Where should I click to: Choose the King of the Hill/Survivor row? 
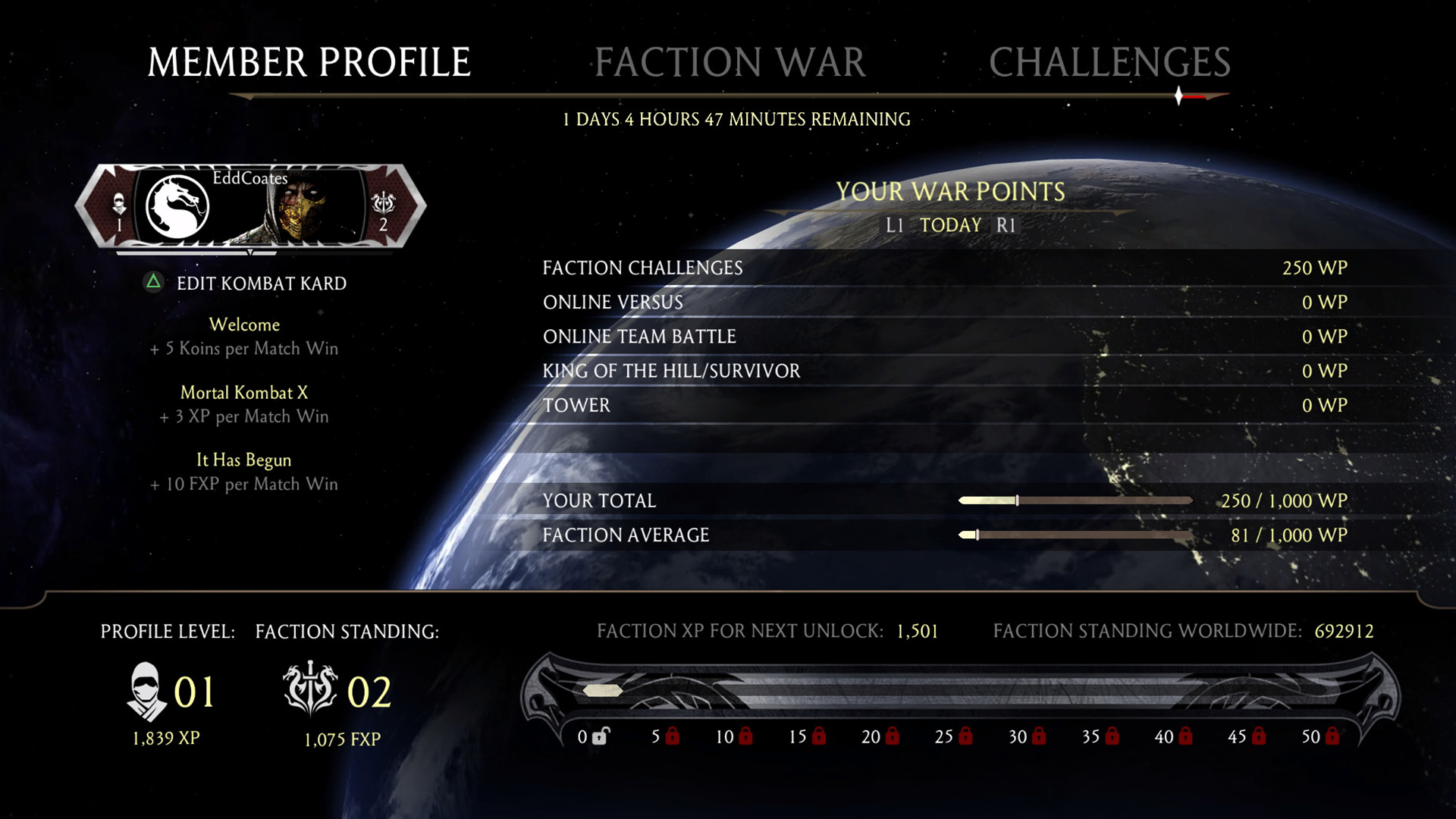click(x=944, y=371)
